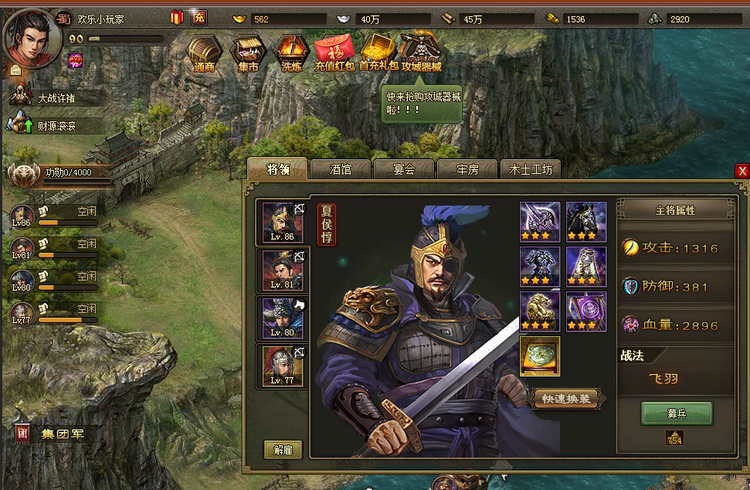
Task: Open the 集市 market icon
Action: pyautogui.click(x=247, y=52)
